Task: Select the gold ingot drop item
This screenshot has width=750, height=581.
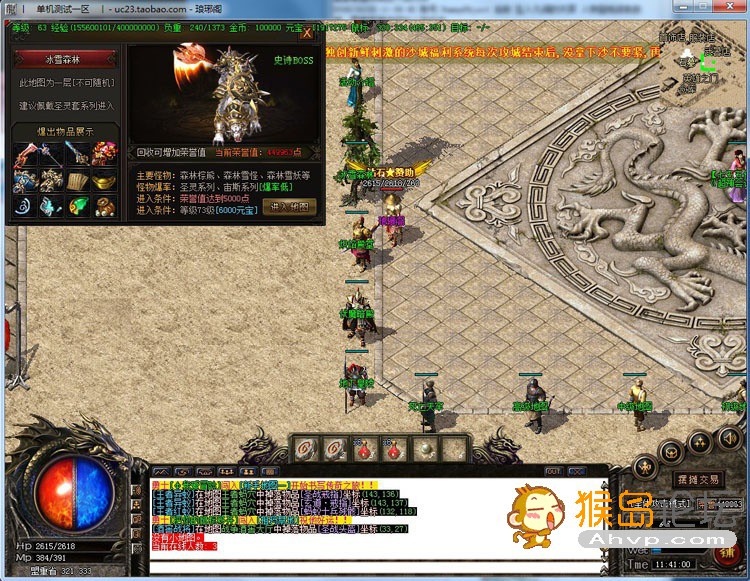Action: point(104,181)
